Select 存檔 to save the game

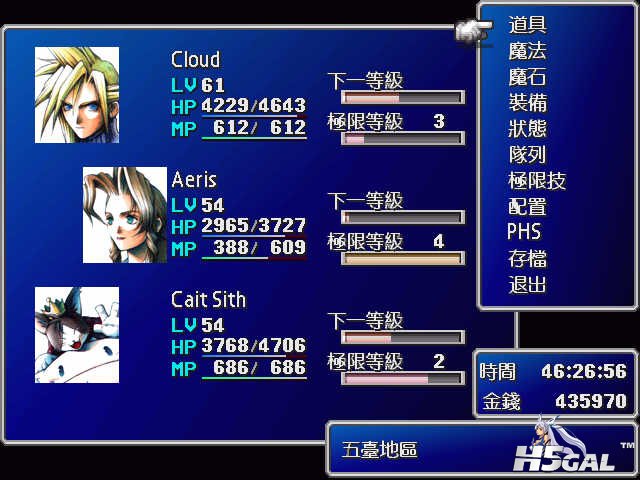click(x=527, y=259)
